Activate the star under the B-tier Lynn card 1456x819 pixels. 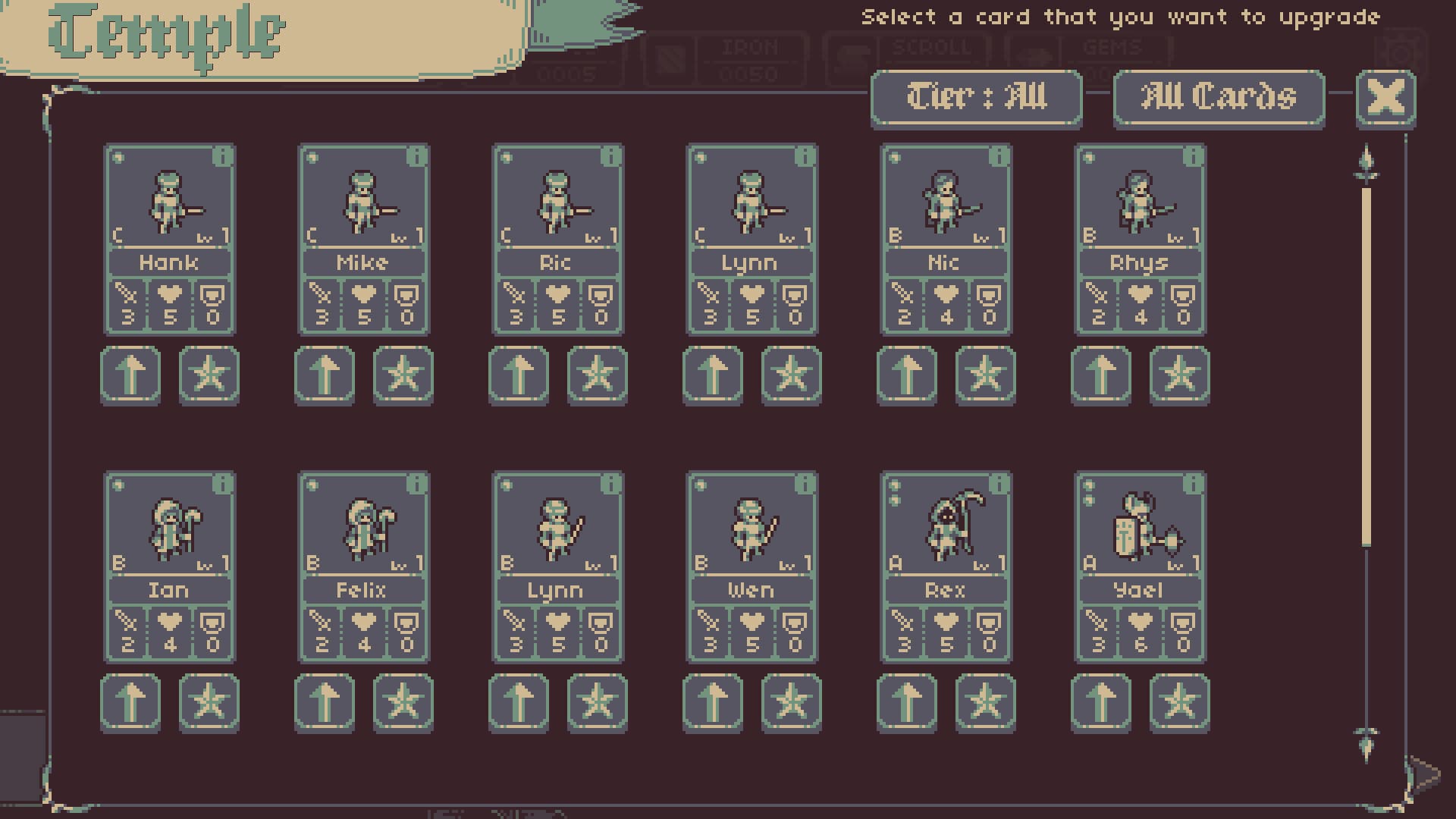point(598,702)
